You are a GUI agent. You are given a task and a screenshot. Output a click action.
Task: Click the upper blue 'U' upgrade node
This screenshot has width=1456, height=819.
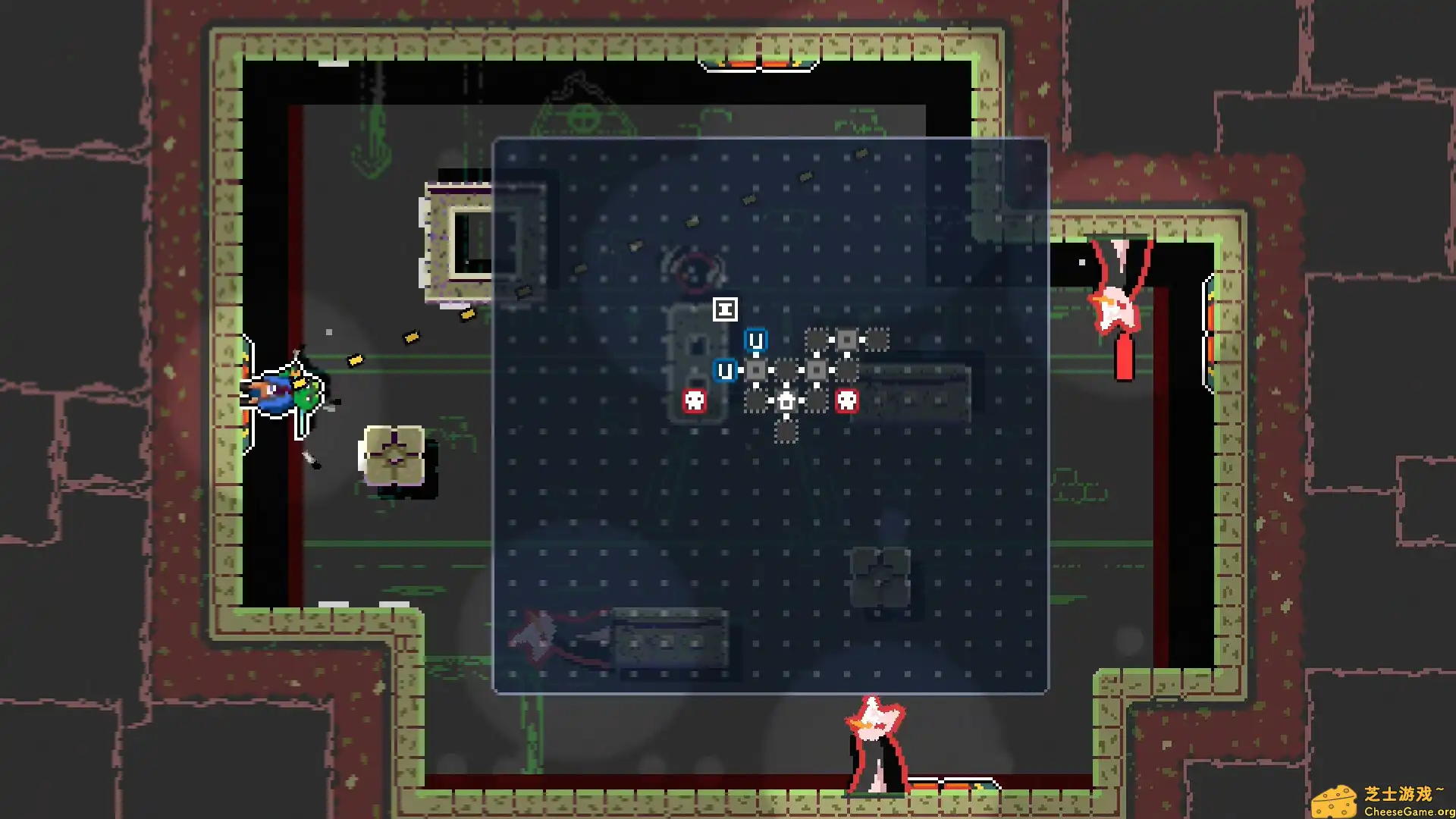755,341
